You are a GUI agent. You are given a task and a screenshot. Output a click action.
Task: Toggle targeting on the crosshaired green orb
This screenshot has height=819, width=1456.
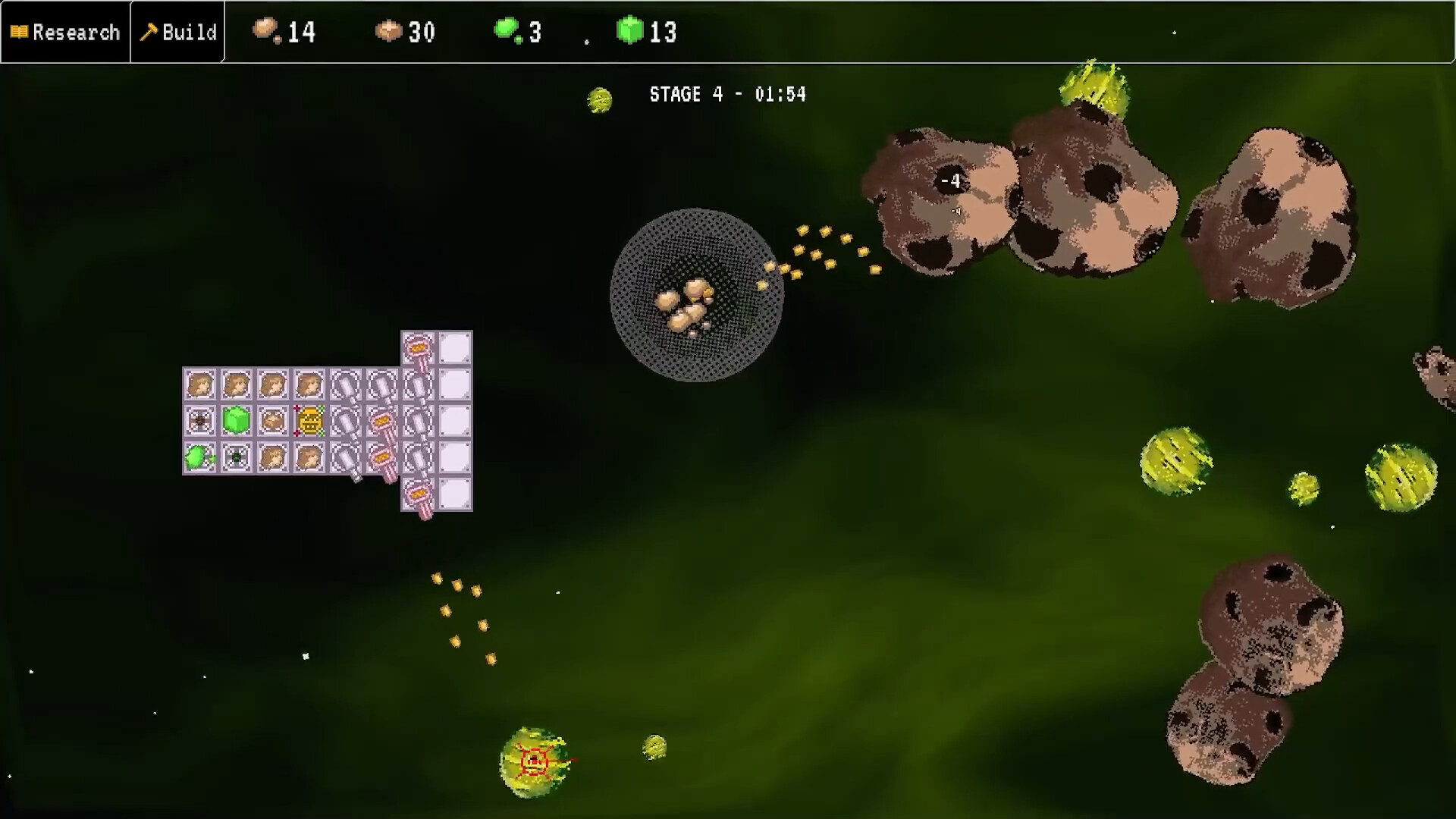tap(535, 762)
